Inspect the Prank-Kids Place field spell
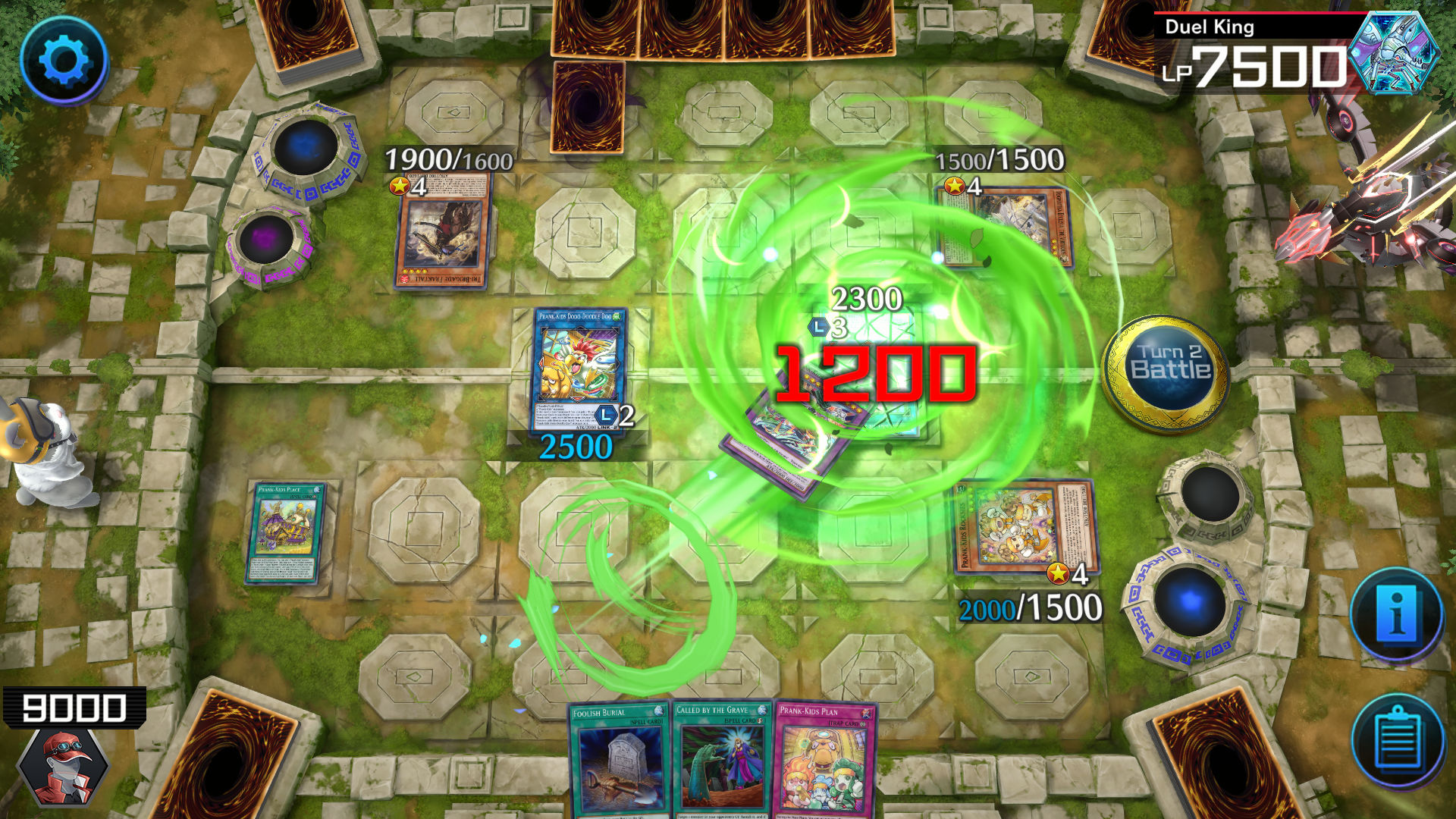Image resolution: width=1456 pixels, height=819 pixels. point(284,535)
